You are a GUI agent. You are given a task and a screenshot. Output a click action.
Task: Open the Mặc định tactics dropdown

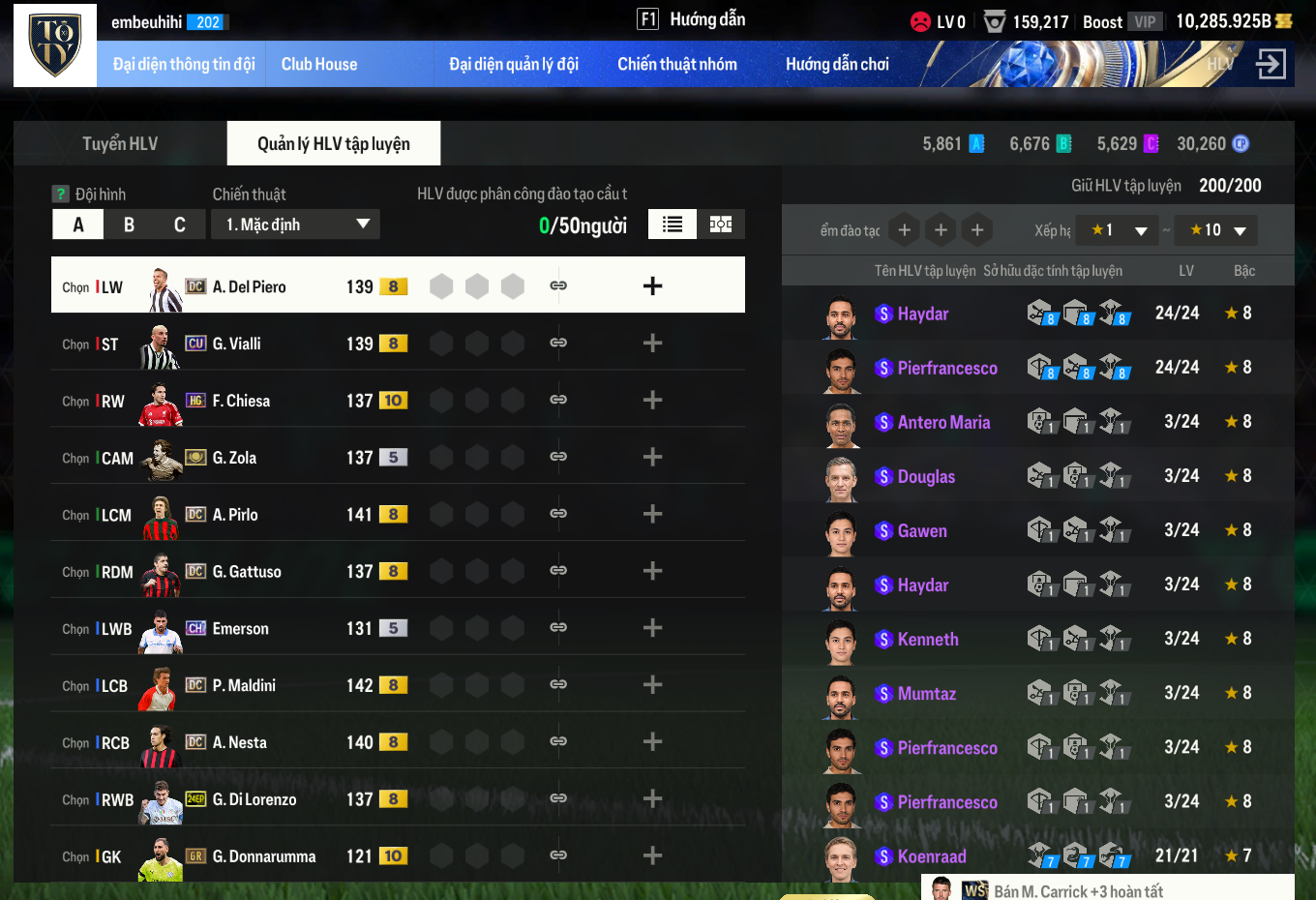[x=296, y=225]
